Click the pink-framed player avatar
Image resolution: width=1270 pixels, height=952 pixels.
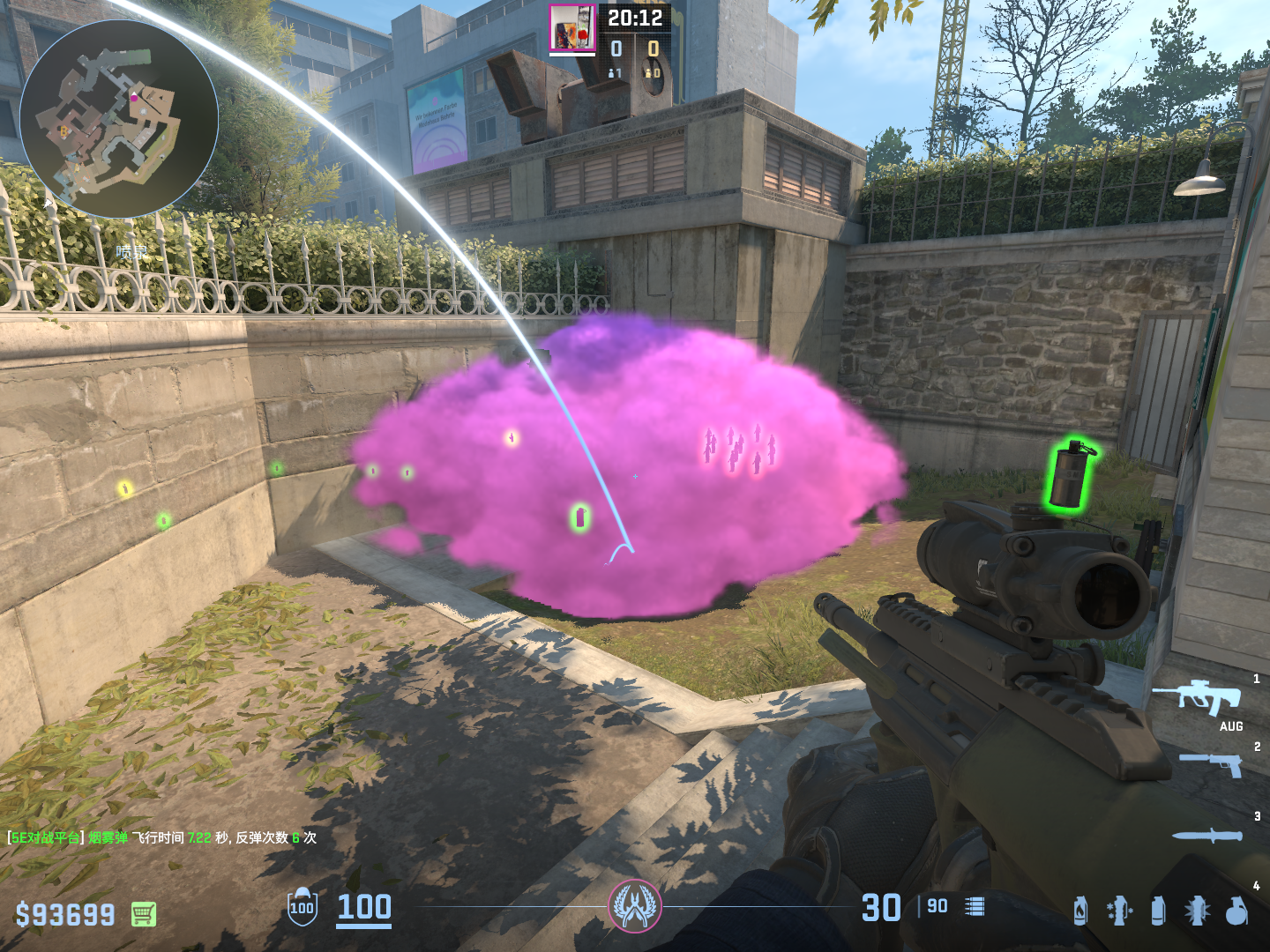[x=571, y=28]
